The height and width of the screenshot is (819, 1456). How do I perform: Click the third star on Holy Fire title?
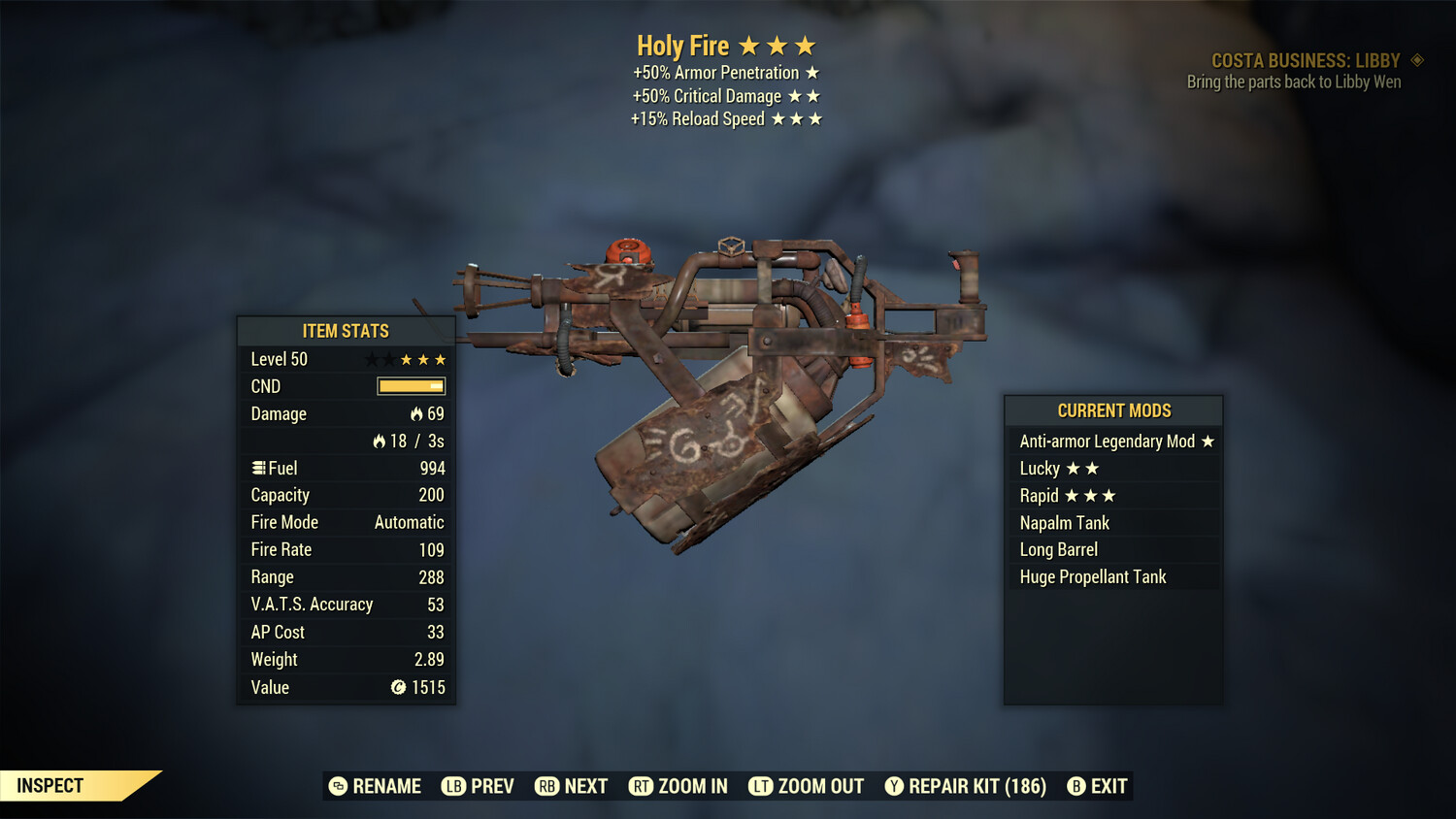807,45
